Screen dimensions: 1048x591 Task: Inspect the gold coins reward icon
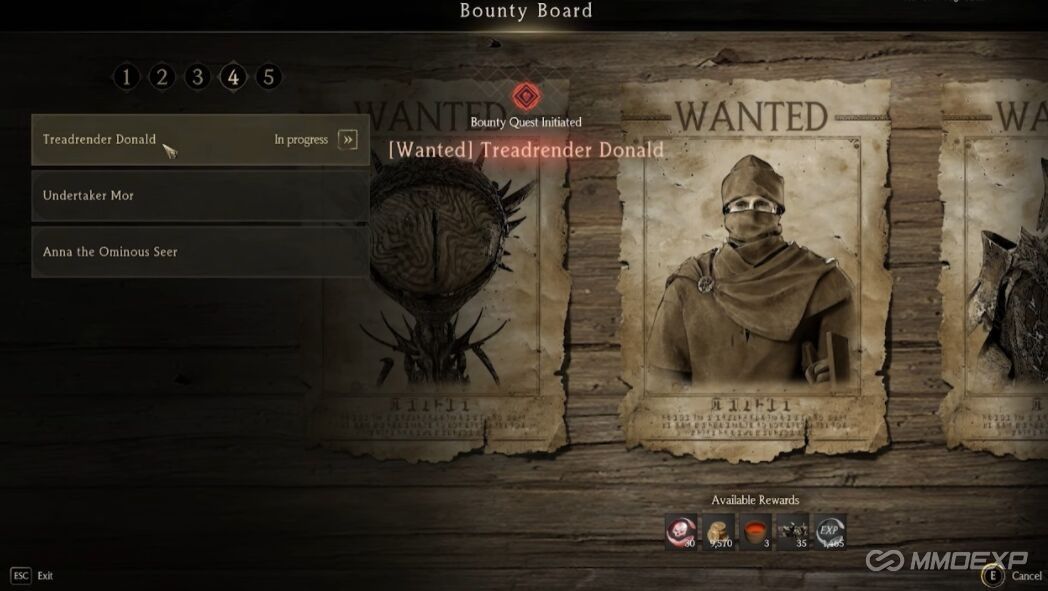click(719, 532)
